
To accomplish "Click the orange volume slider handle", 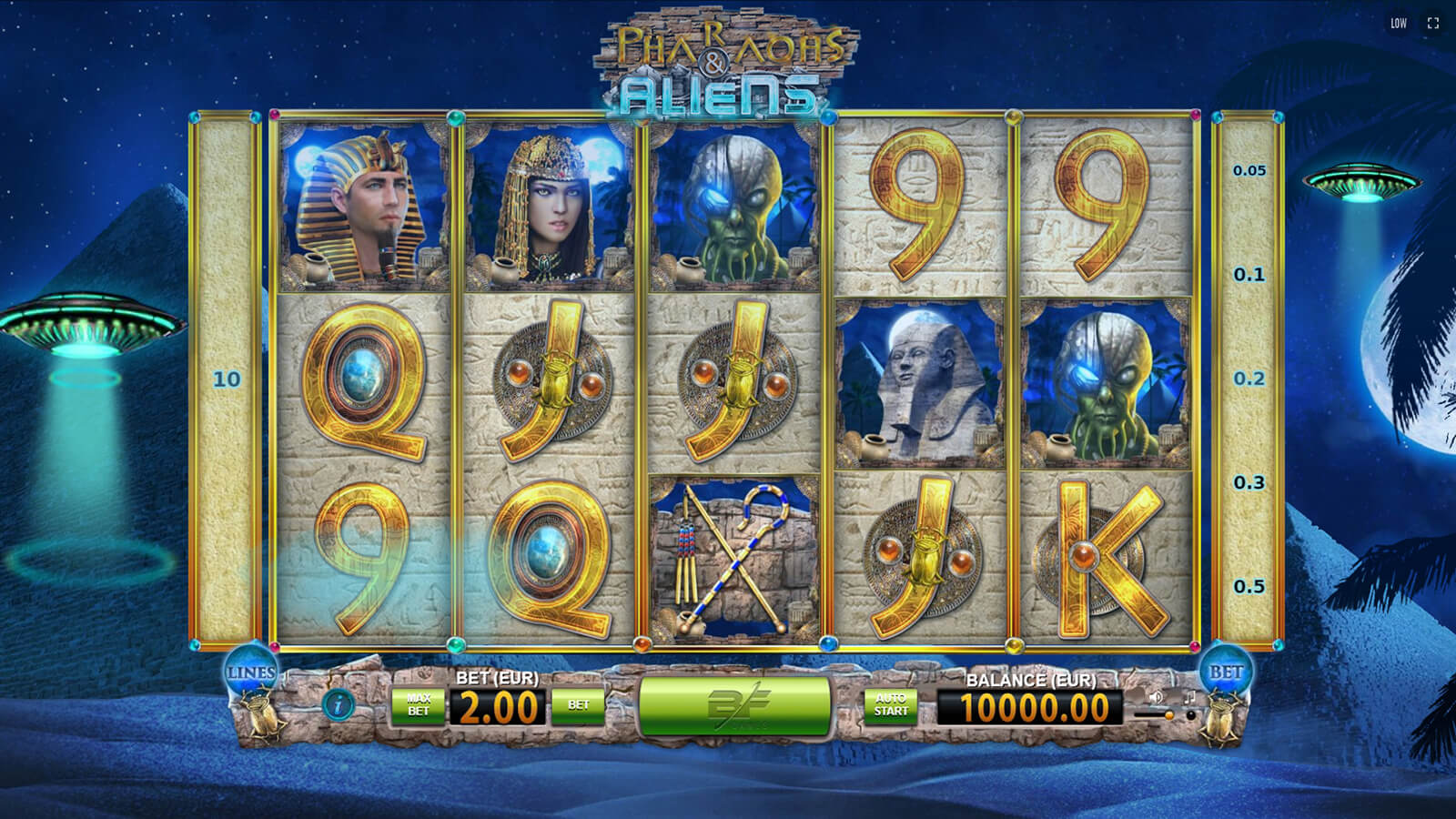I will (1168, 716).
